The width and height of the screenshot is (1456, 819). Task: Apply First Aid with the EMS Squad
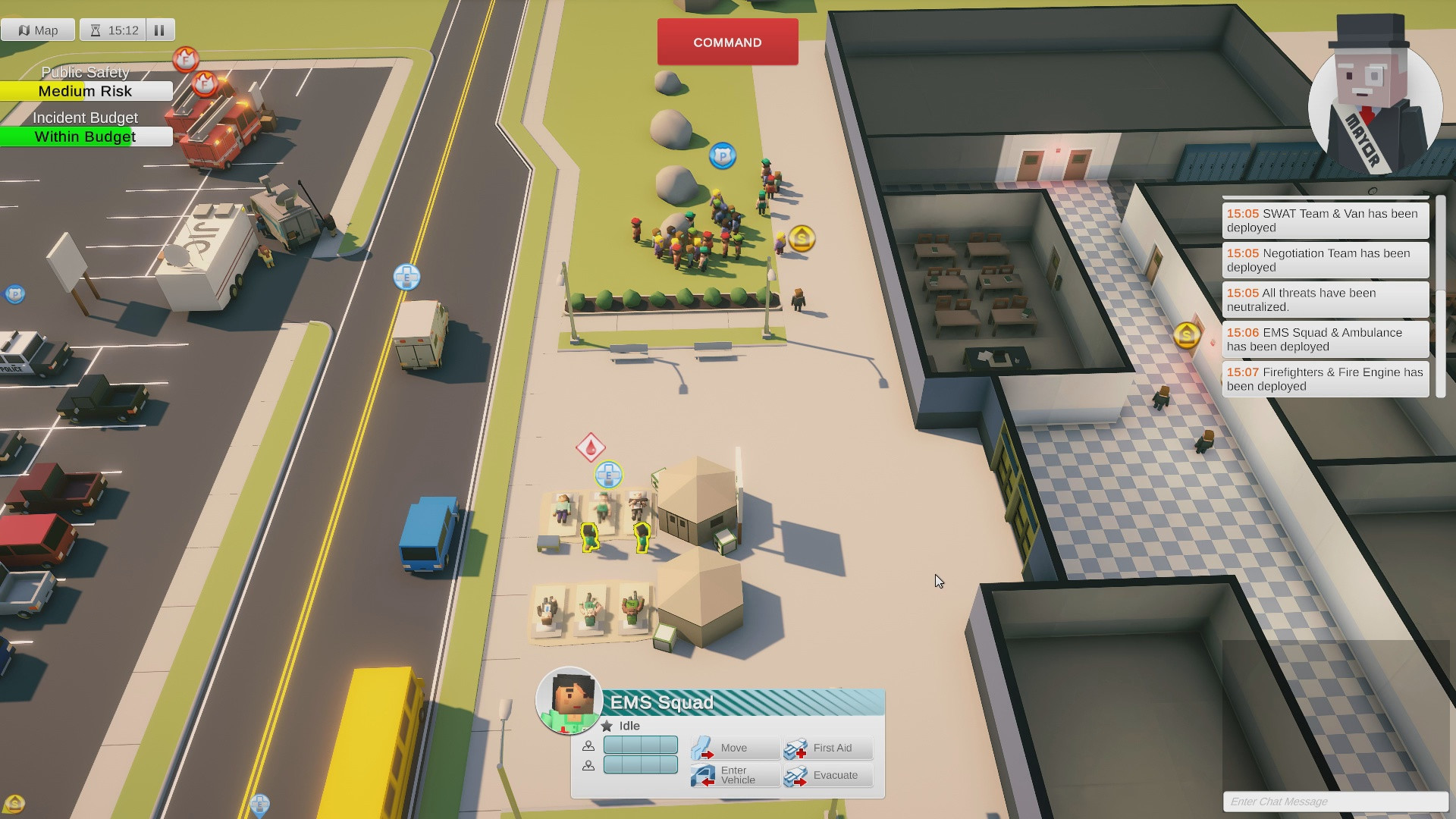click(x=827, y=748)
